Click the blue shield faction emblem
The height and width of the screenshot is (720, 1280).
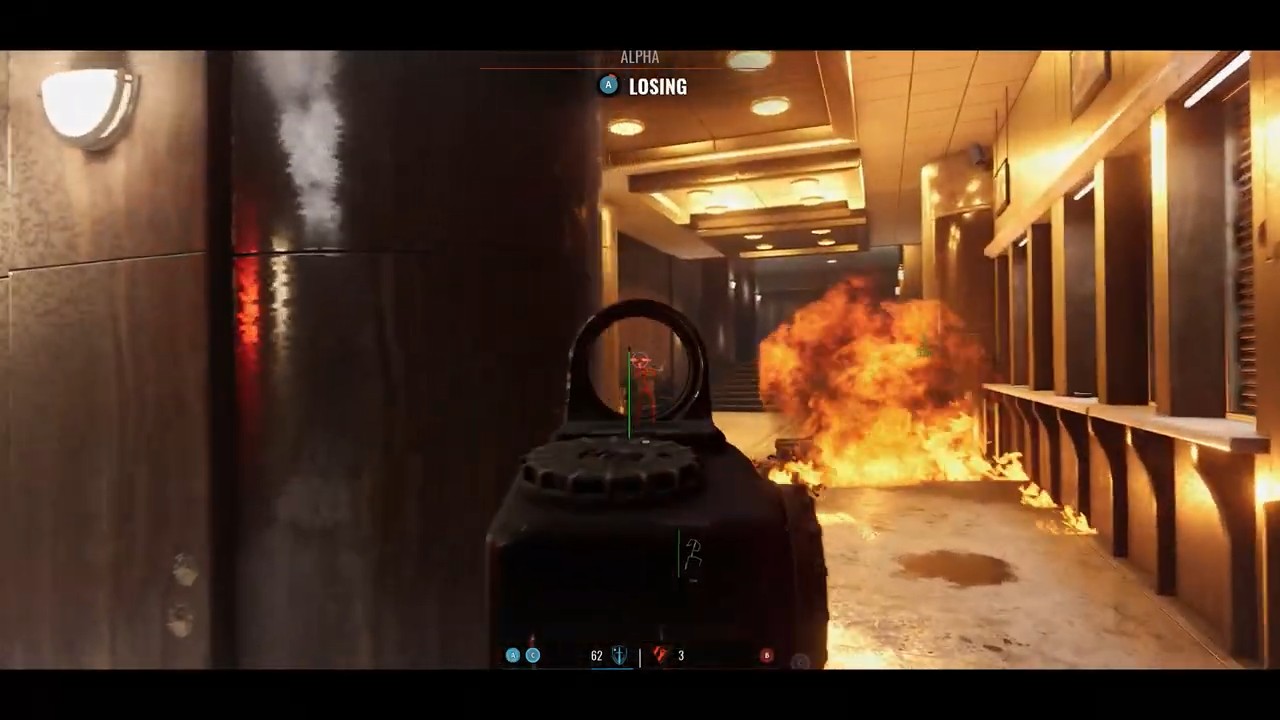coord(618,654)
